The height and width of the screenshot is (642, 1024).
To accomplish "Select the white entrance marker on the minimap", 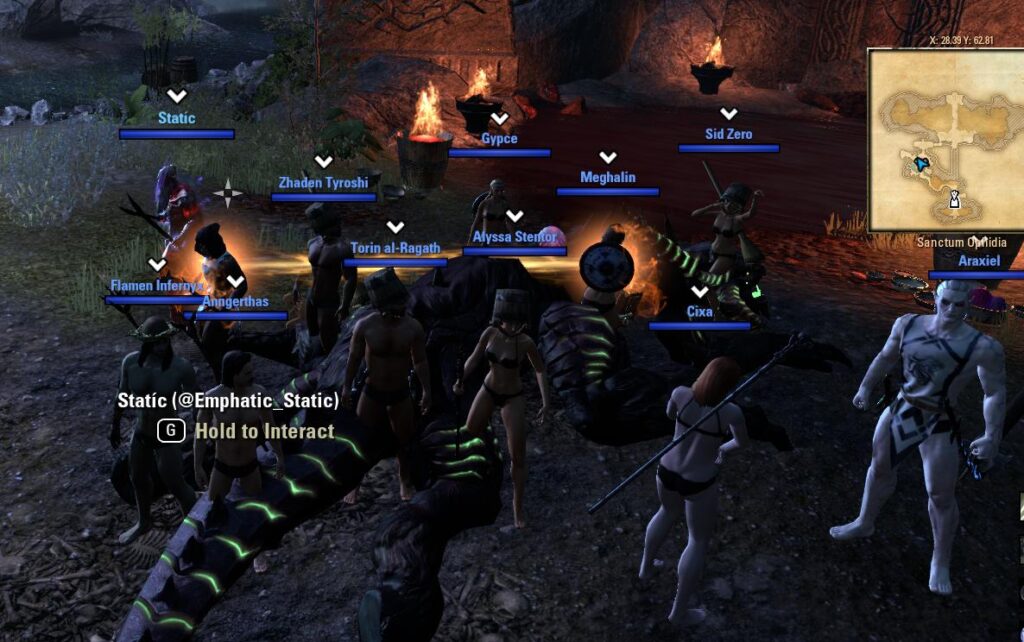I will (x=955, y=199).
